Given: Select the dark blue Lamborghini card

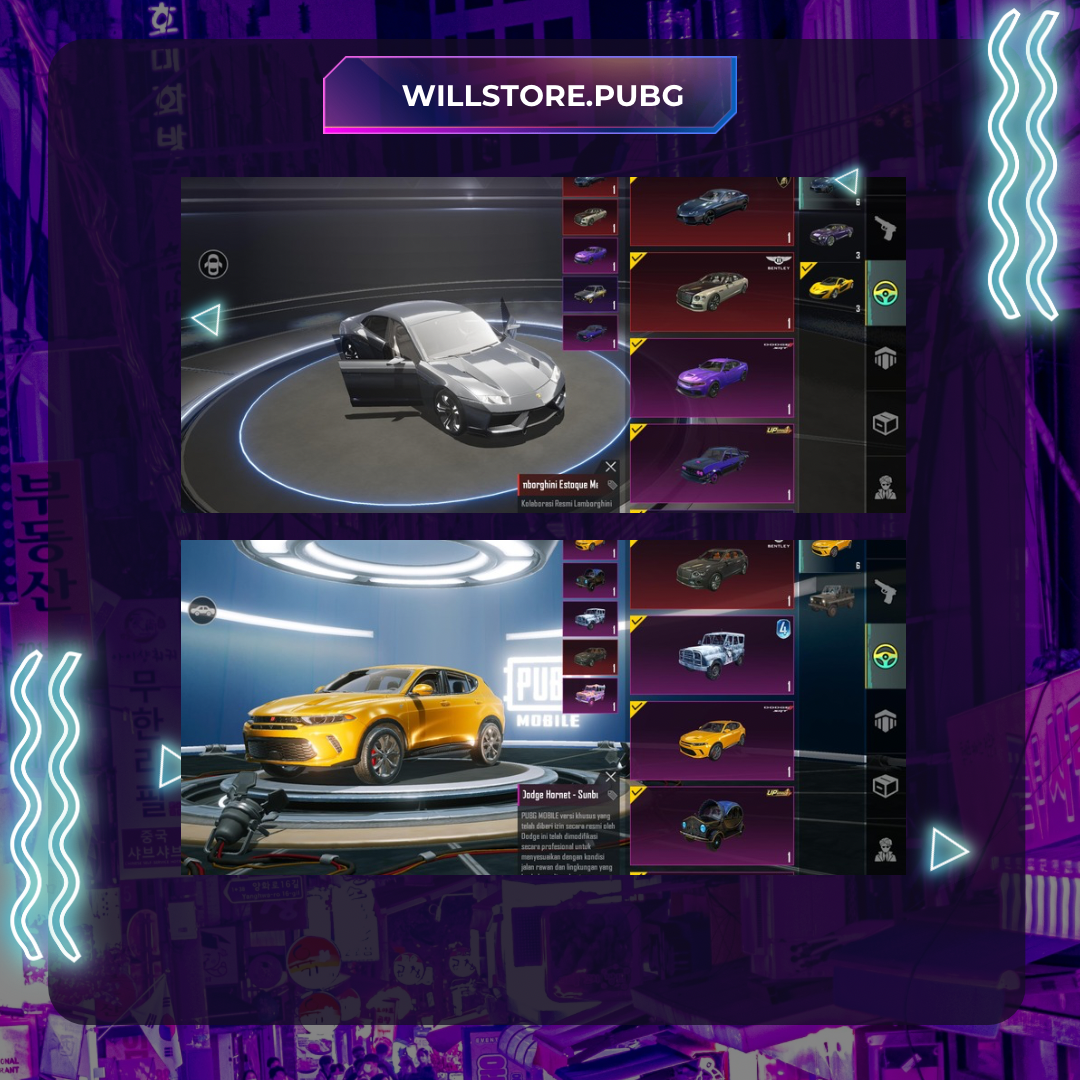Looking at the screenshot, I should point(711,209).
